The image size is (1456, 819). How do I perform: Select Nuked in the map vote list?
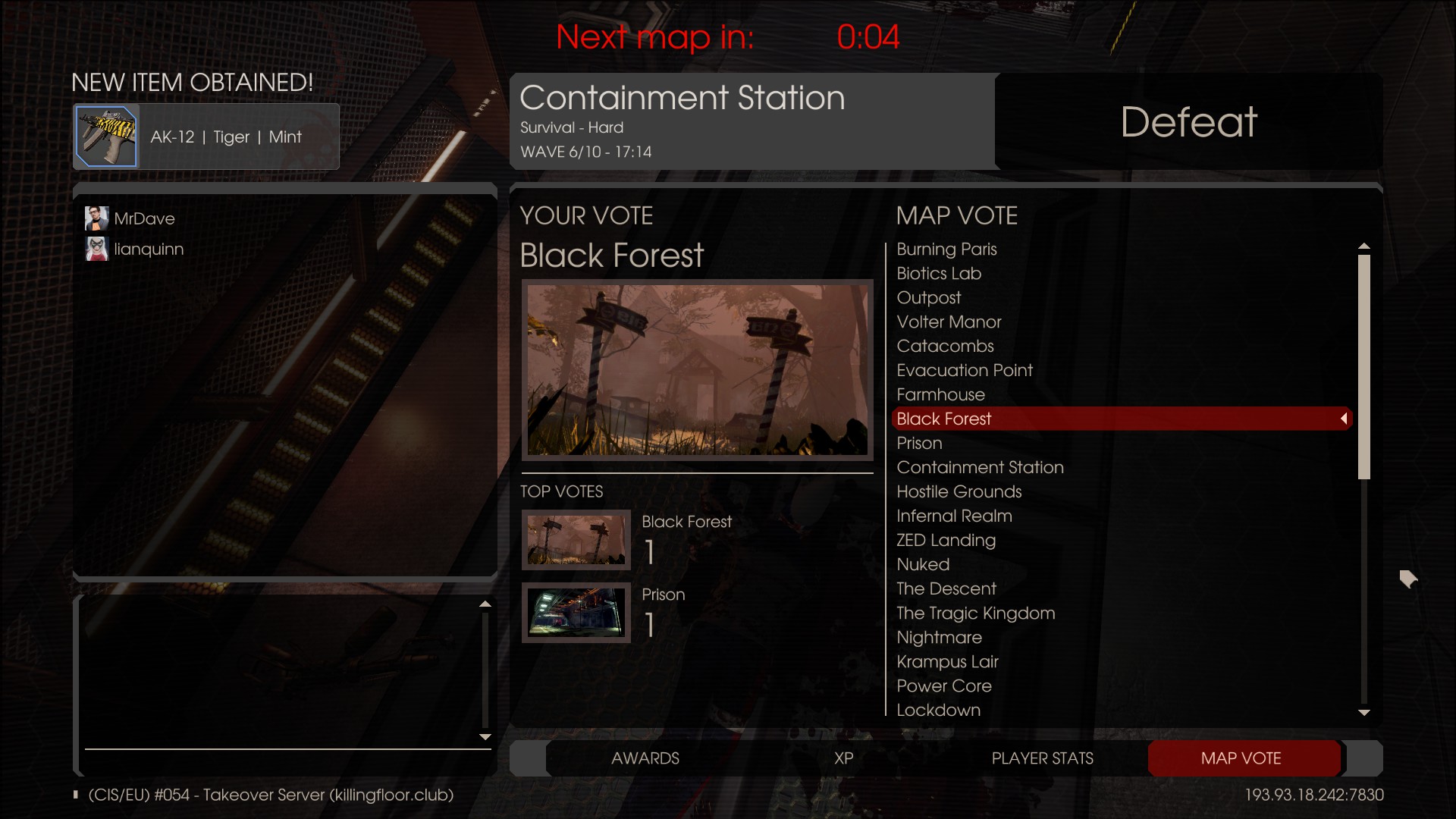(922, 564)
